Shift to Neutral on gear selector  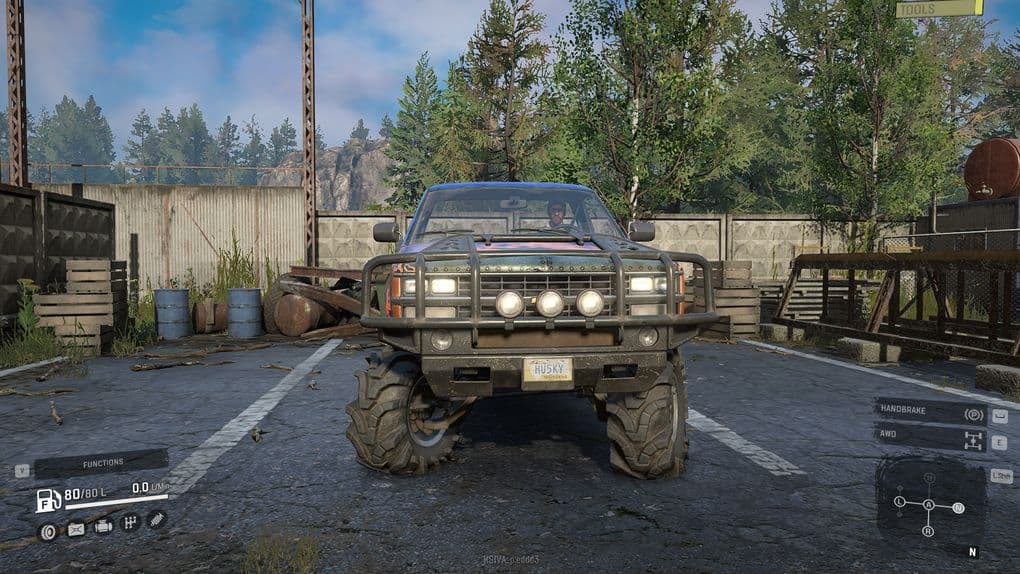(959, 508)
